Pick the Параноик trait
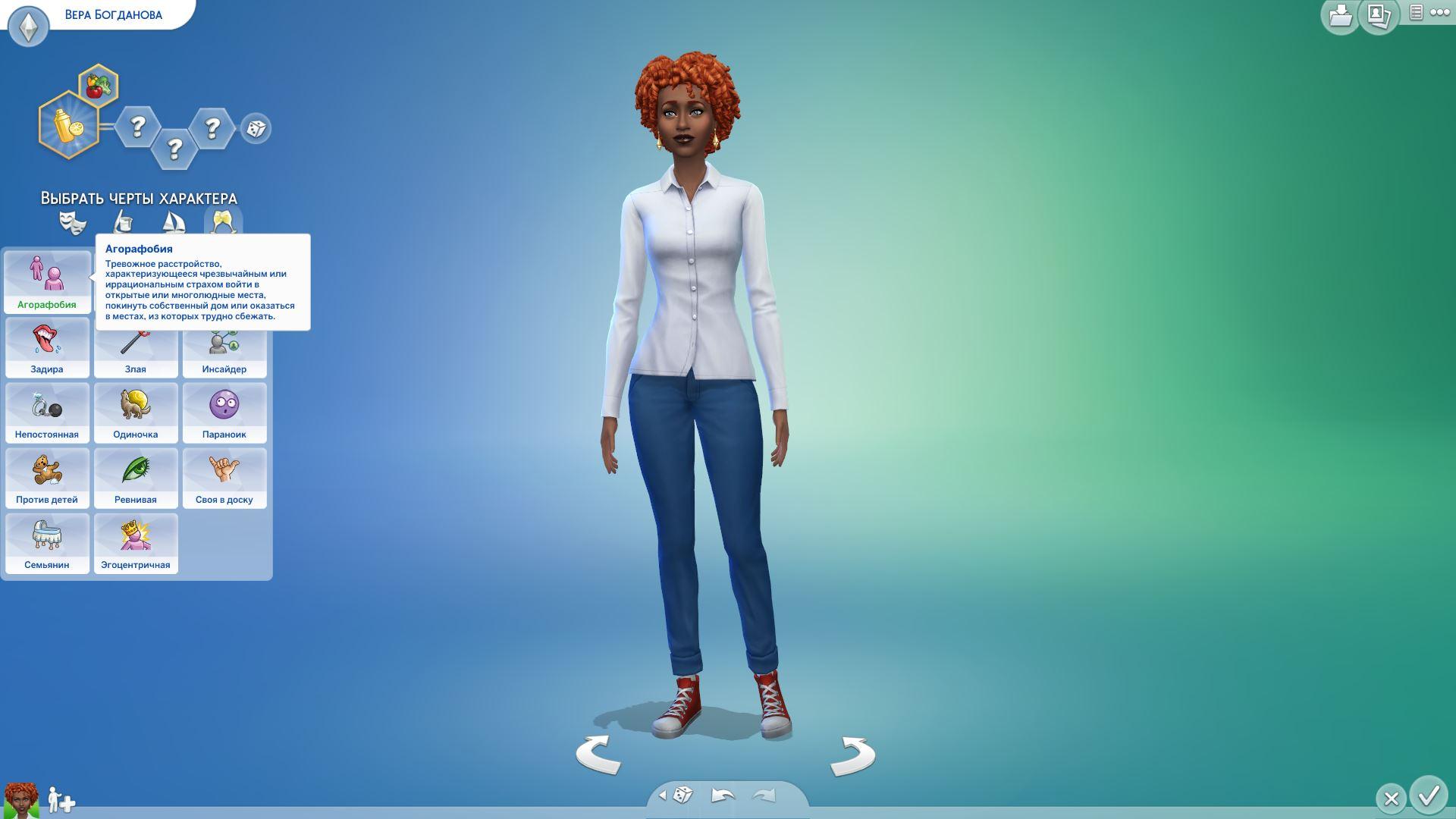Screen dimensions: 1456x819 click(x=224, y=413)
